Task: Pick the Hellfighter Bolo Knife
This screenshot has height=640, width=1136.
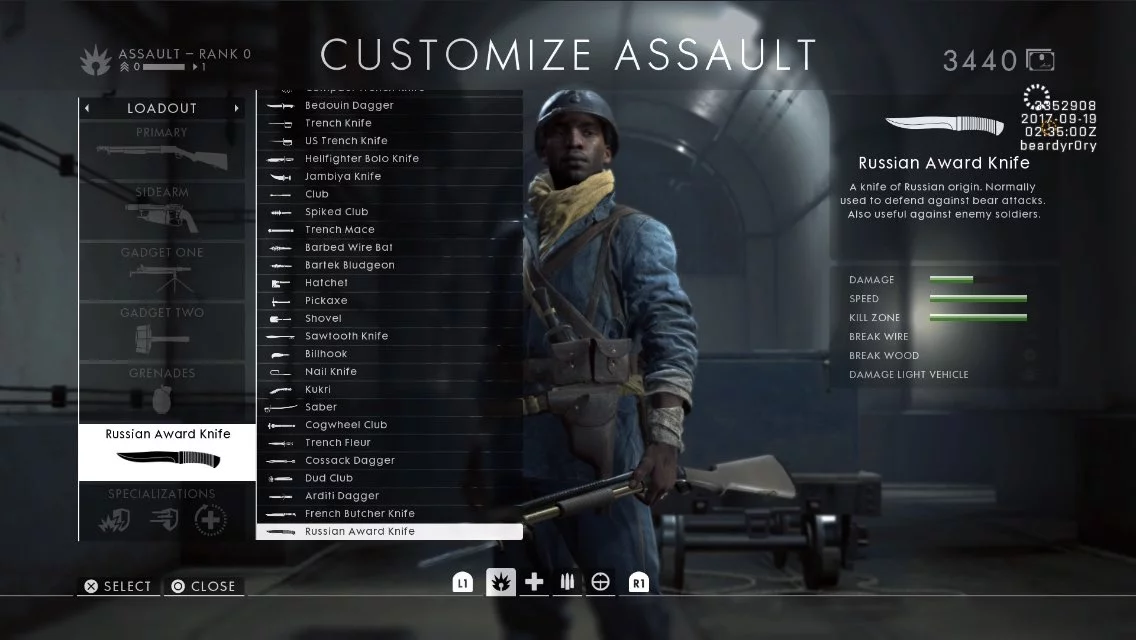Action: click(390, 159)
